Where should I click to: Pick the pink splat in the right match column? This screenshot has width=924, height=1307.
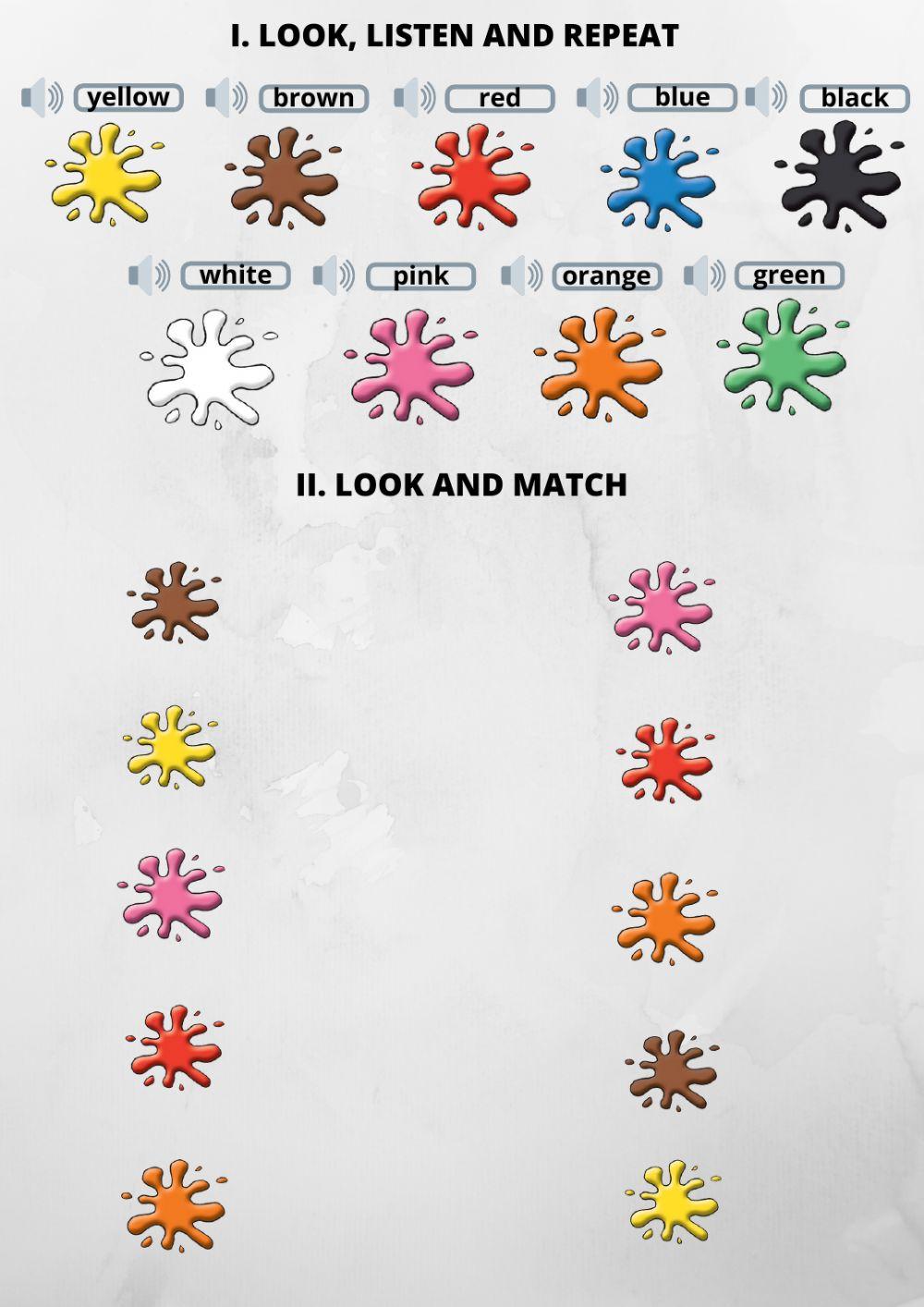coord(663,608)
